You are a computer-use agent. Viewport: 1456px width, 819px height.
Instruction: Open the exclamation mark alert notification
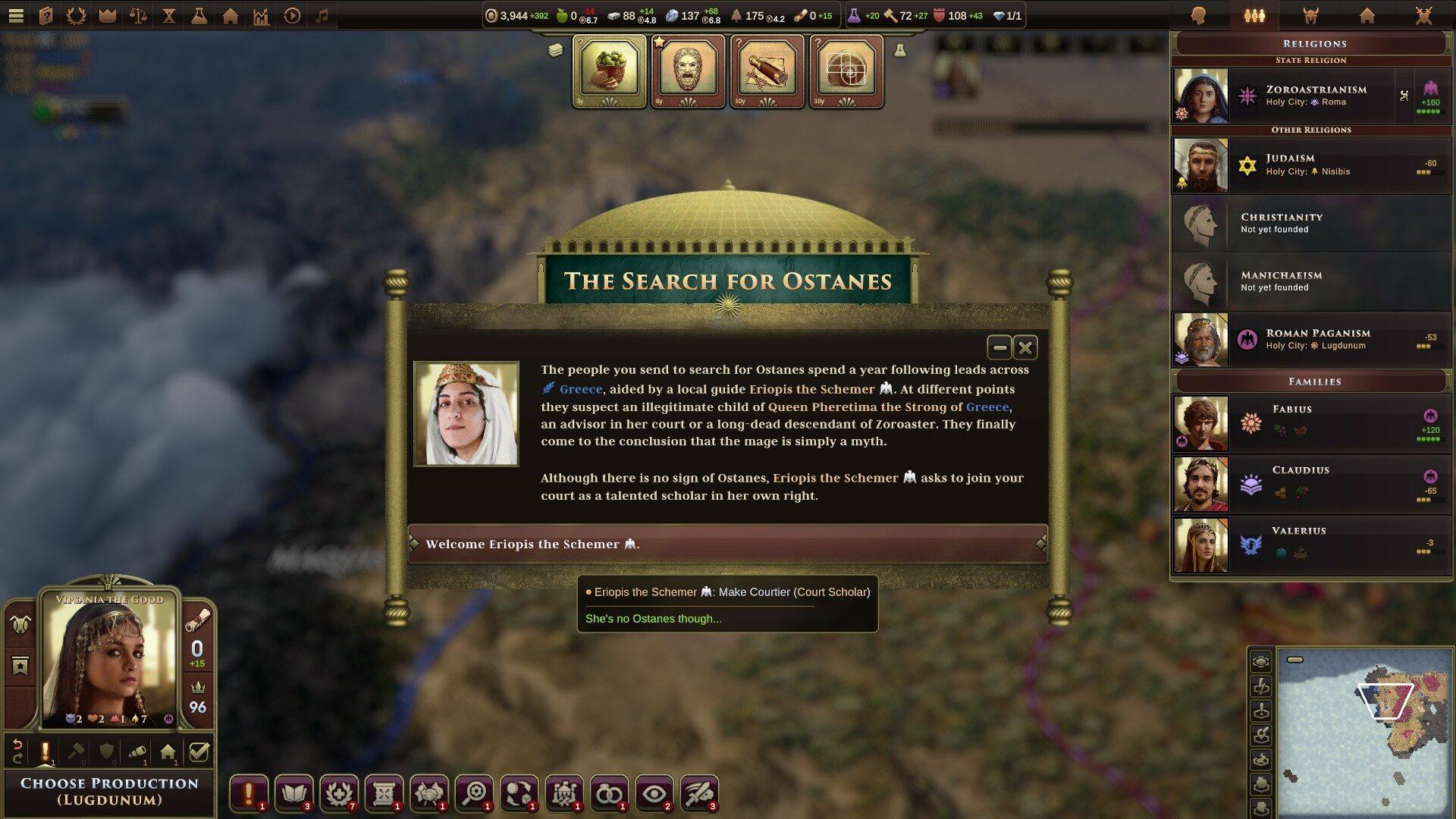248,793
